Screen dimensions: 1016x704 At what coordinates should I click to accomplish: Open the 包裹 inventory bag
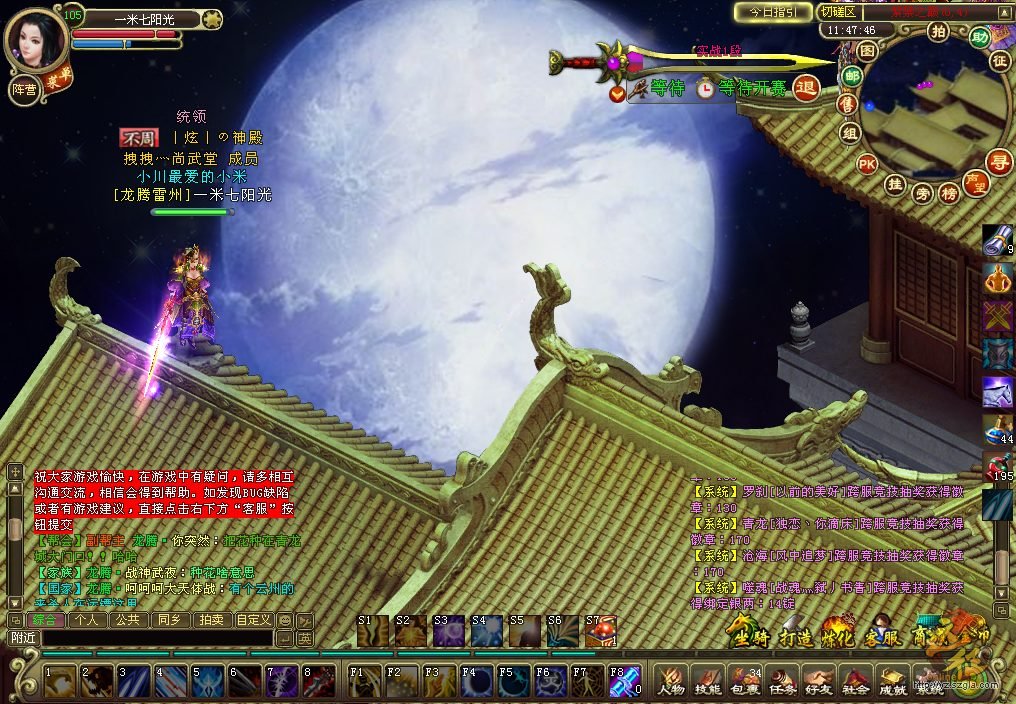745,681
